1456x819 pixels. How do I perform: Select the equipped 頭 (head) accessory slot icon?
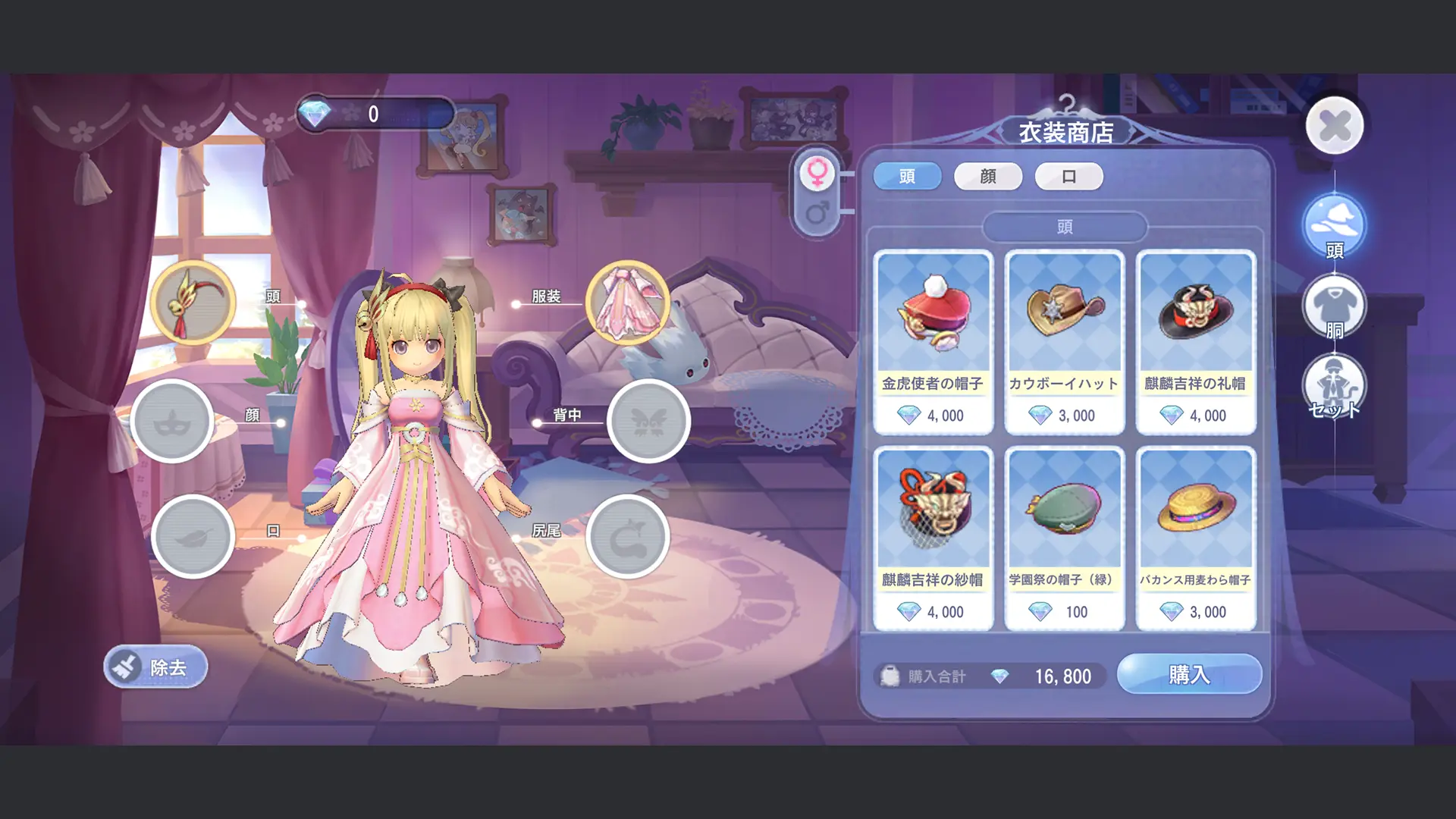(194, 304)
